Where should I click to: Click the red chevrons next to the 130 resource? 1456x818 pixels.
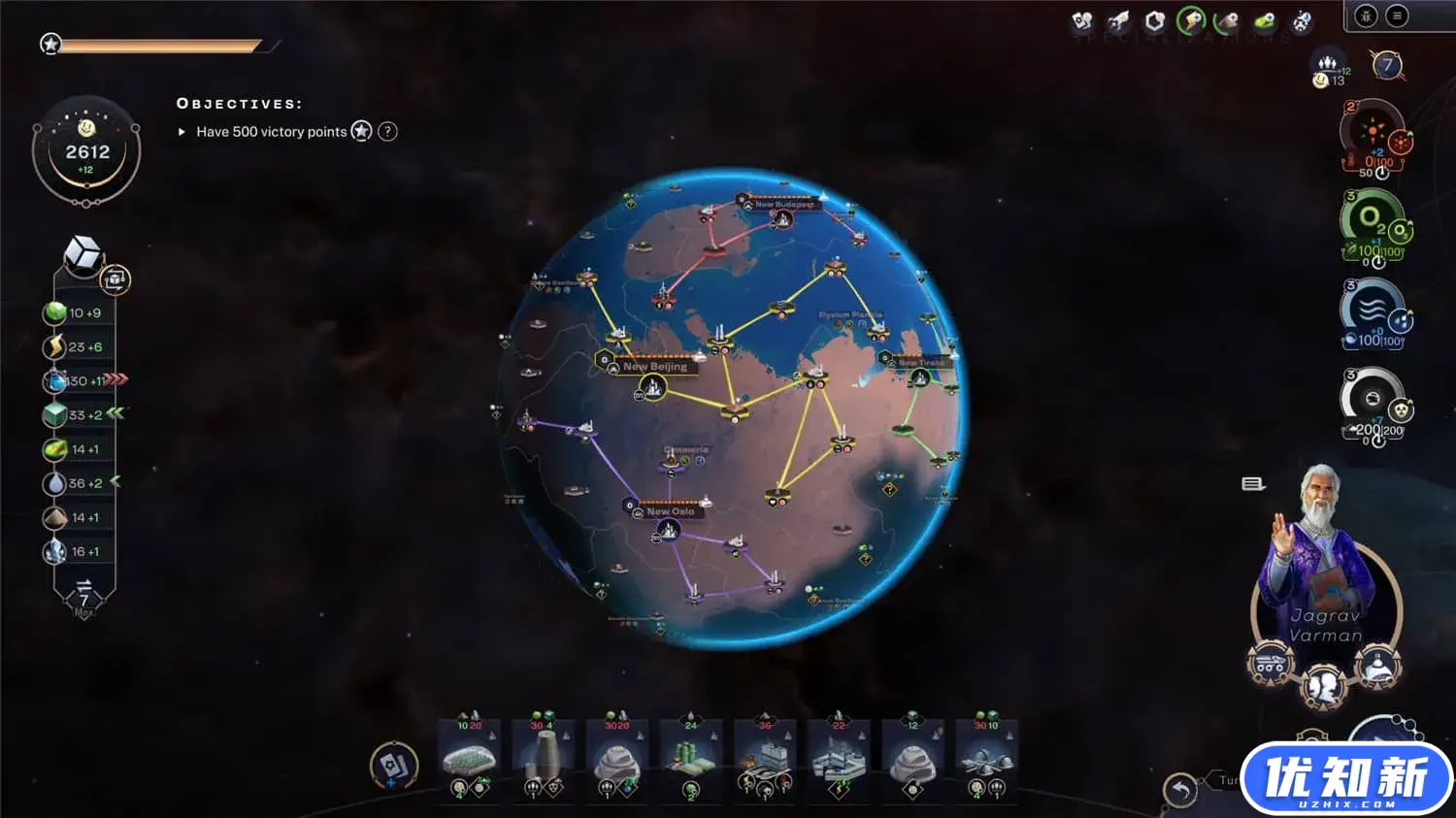pyautogui.click(x=116, y=380)
